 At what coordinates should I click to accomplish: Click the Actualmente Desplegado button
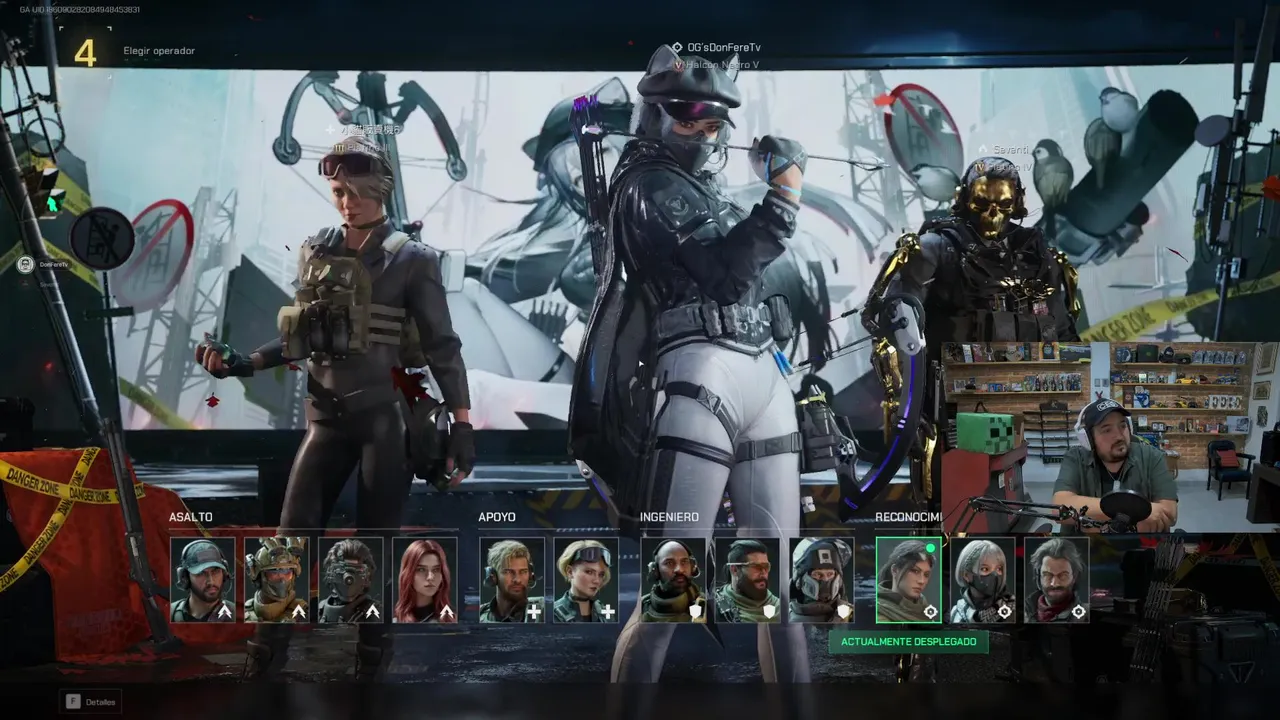point(908,641)
